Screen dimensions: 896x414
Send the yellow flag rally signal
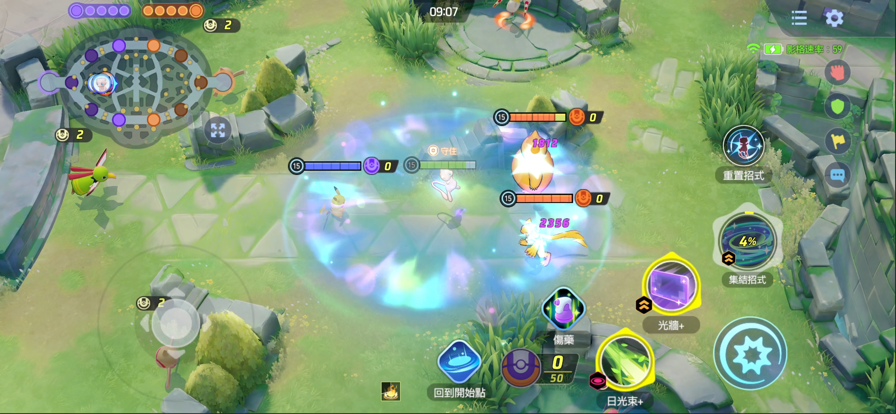point(837,140)
